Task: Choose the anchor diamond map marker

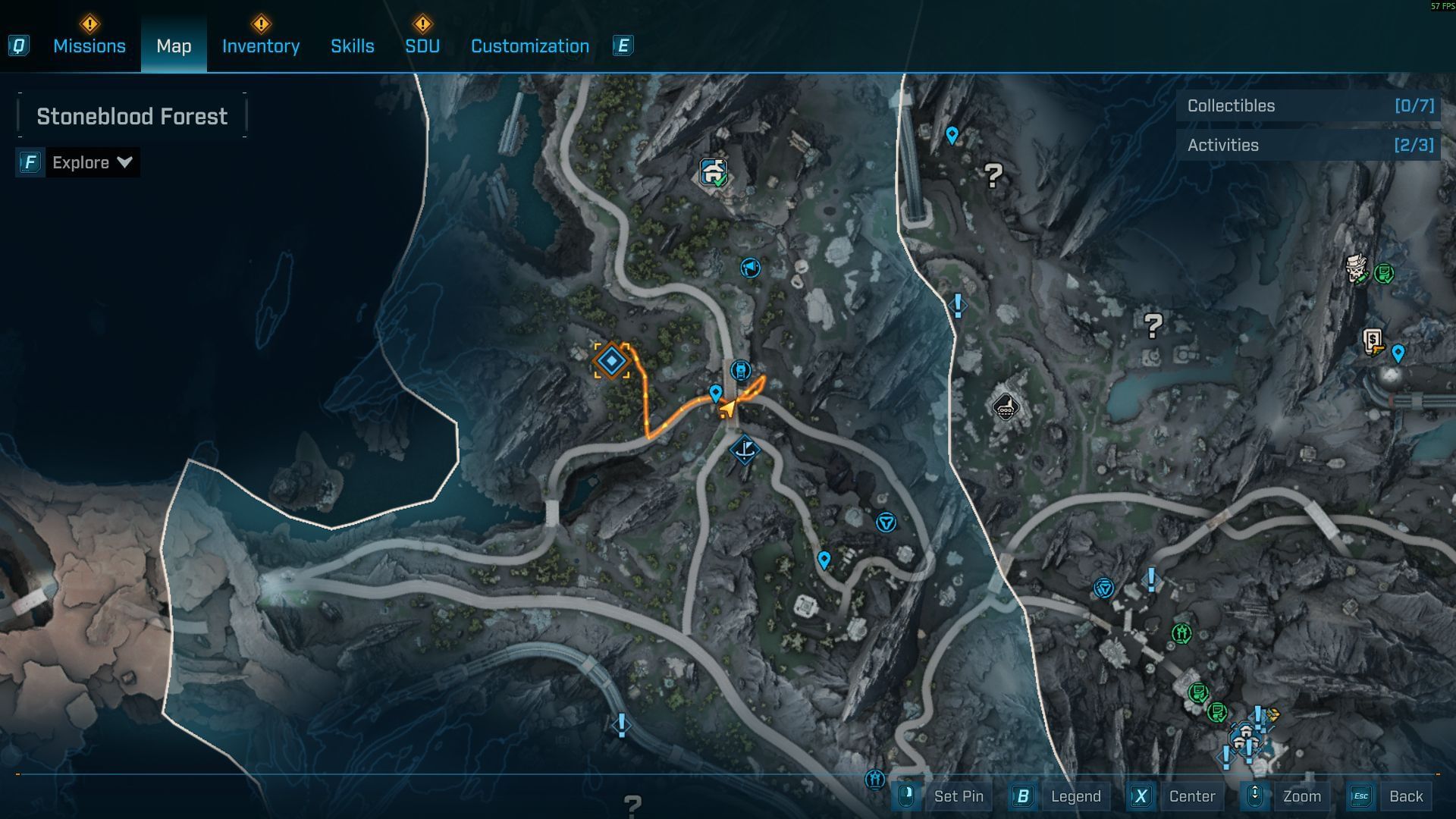Action: 745,450
